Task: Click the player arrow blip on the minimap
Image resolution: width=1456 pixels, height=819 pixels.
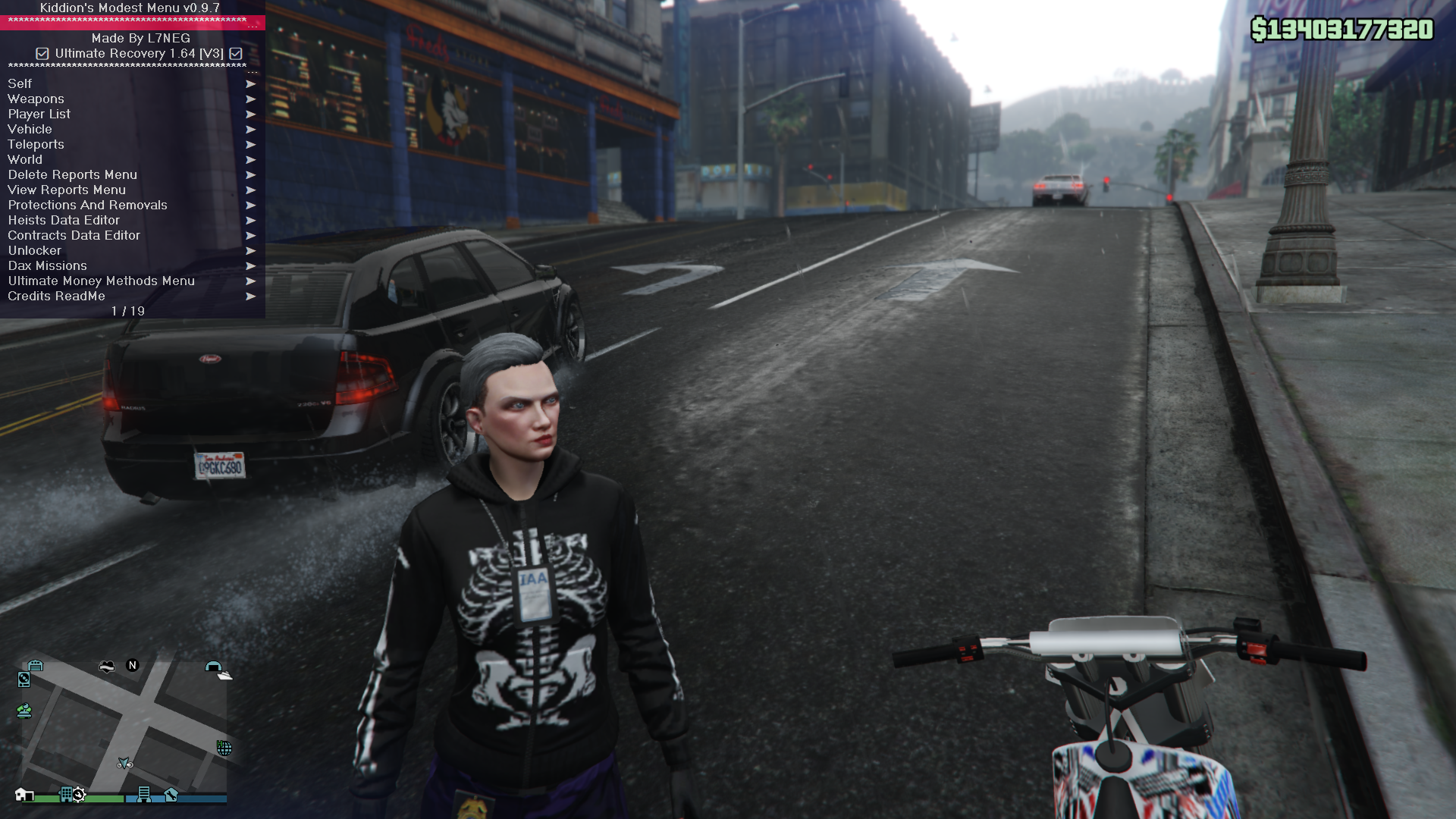Action: pos(124,763)
